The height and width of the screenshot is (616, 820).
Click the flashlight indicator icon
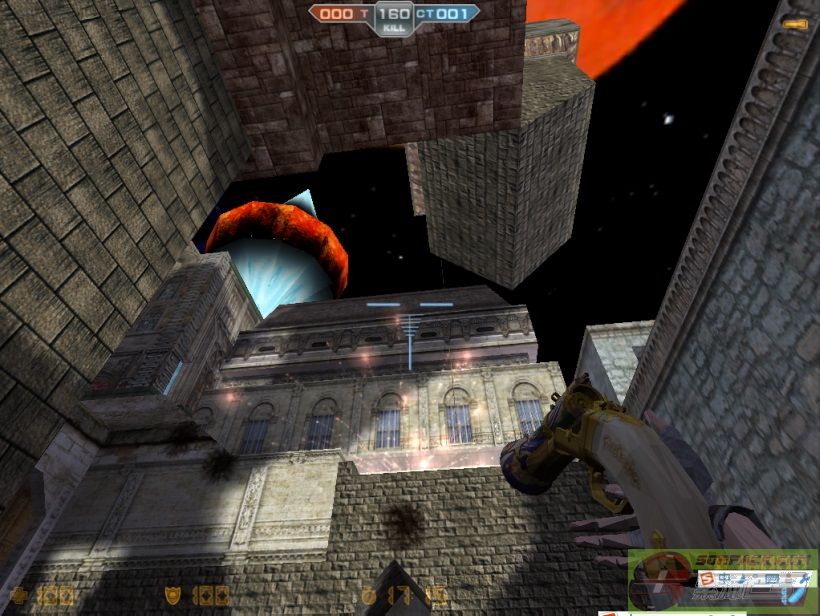click(x=796, y=23)
